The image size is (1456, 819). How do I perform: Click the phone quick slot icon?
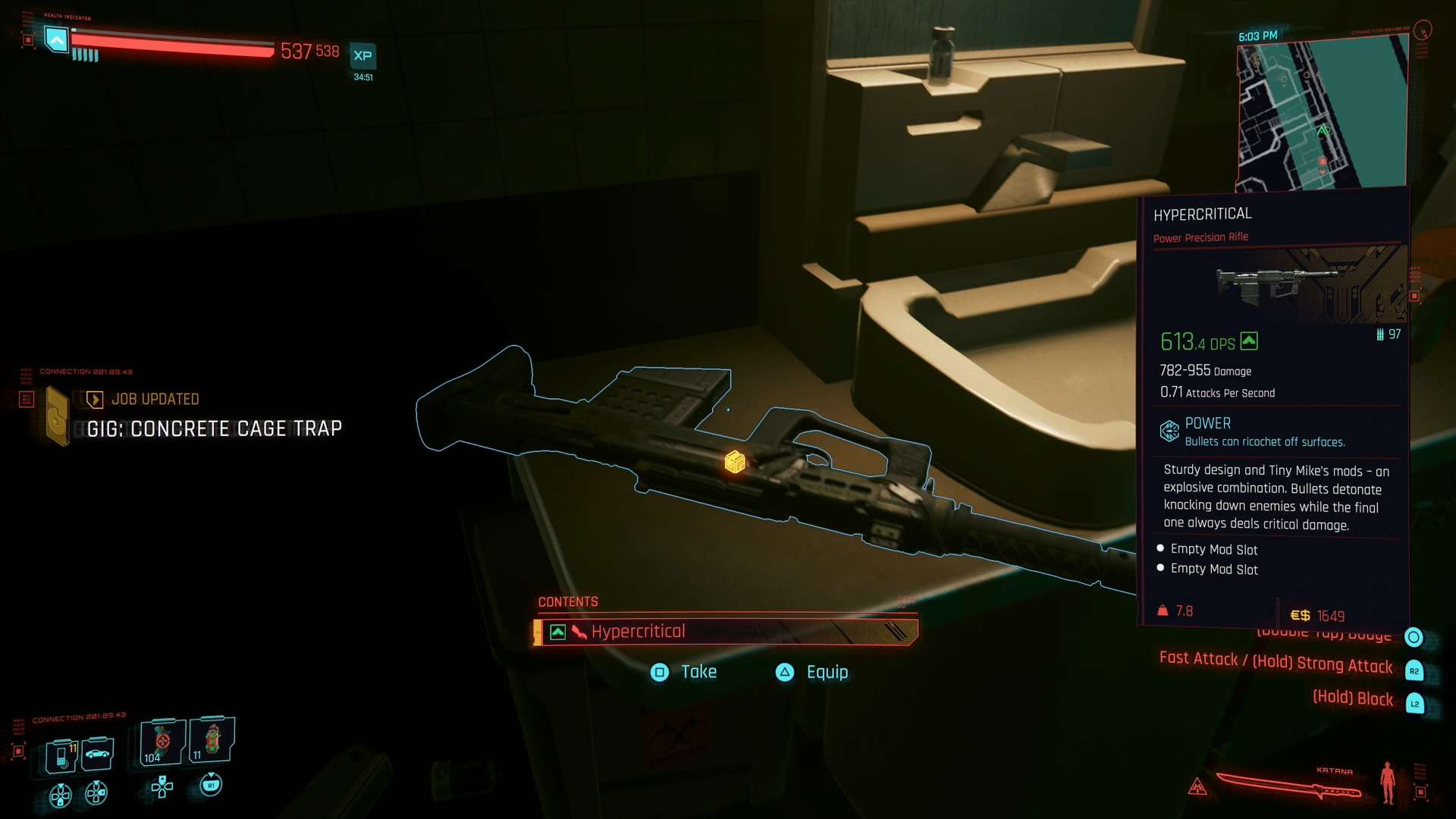61,755
